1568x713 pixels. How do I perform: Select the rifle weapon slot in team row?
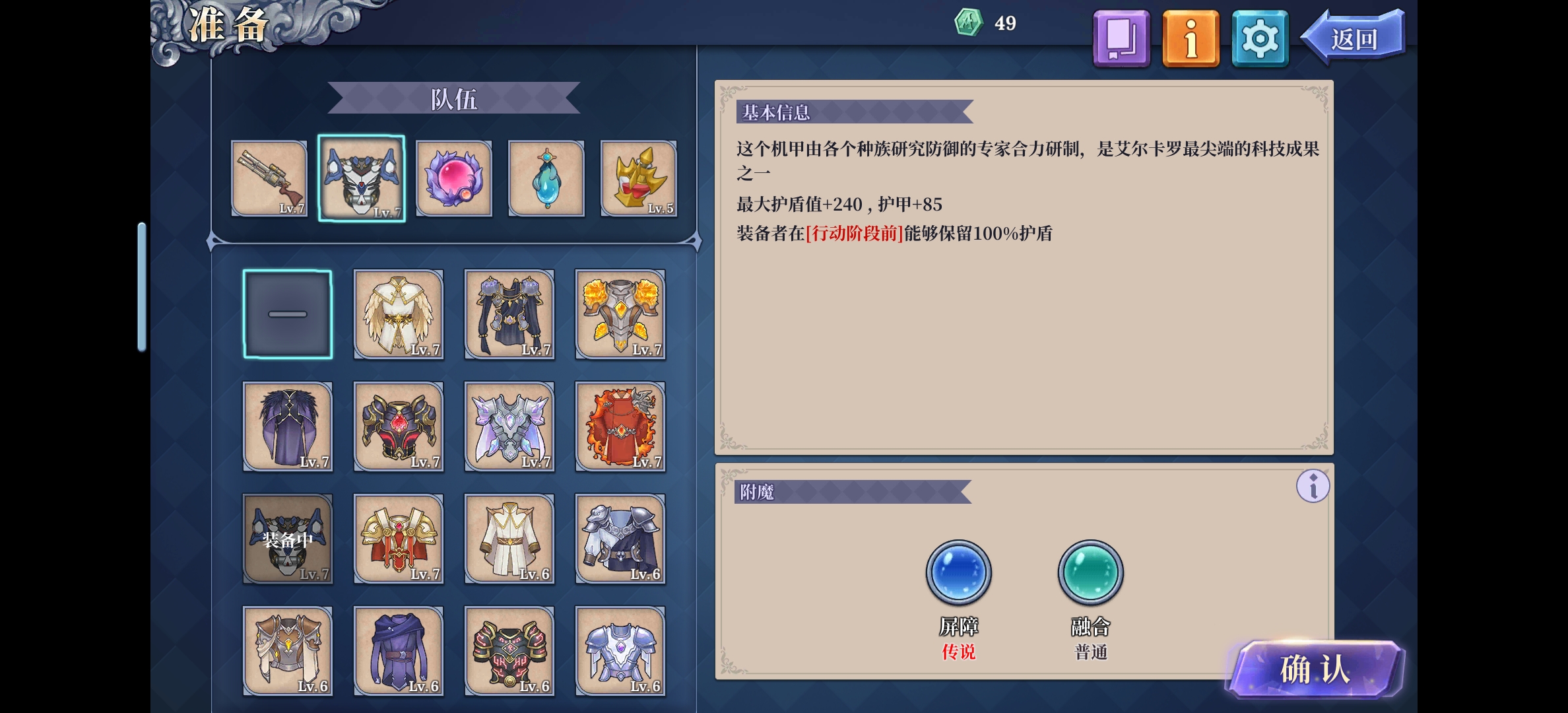270,178
